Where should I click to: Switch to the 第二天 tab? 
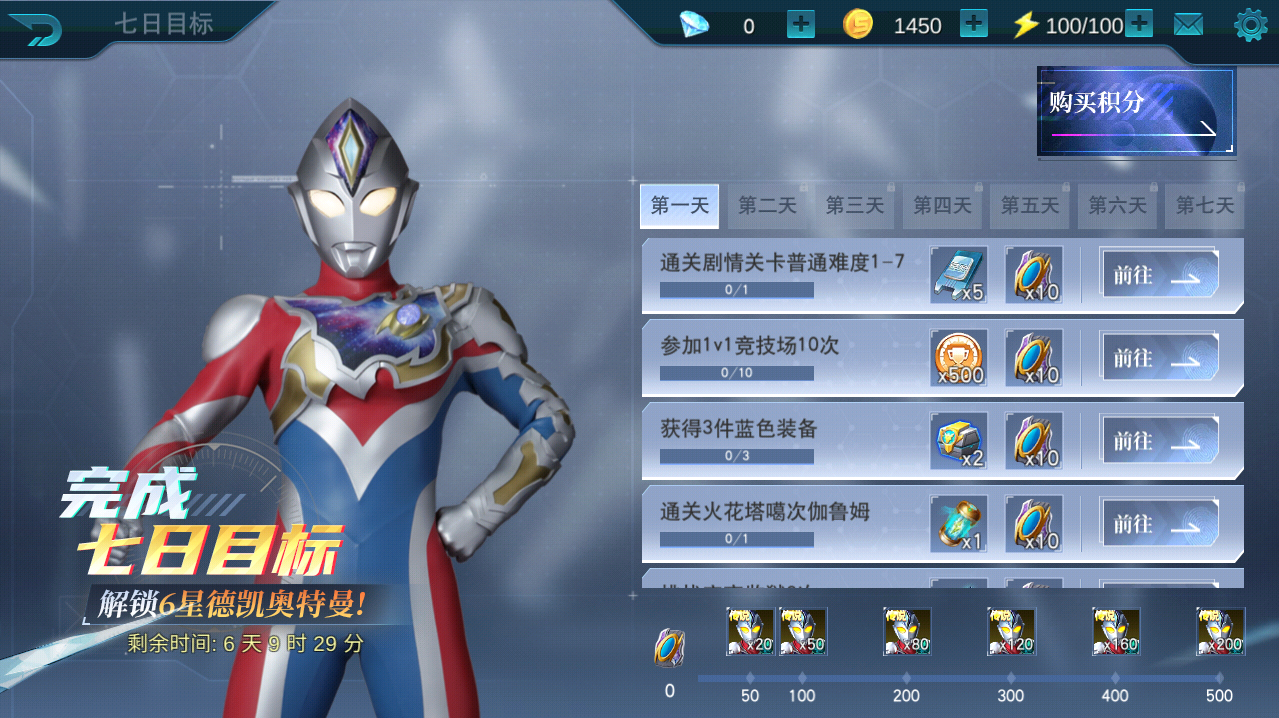click(768, 206)
